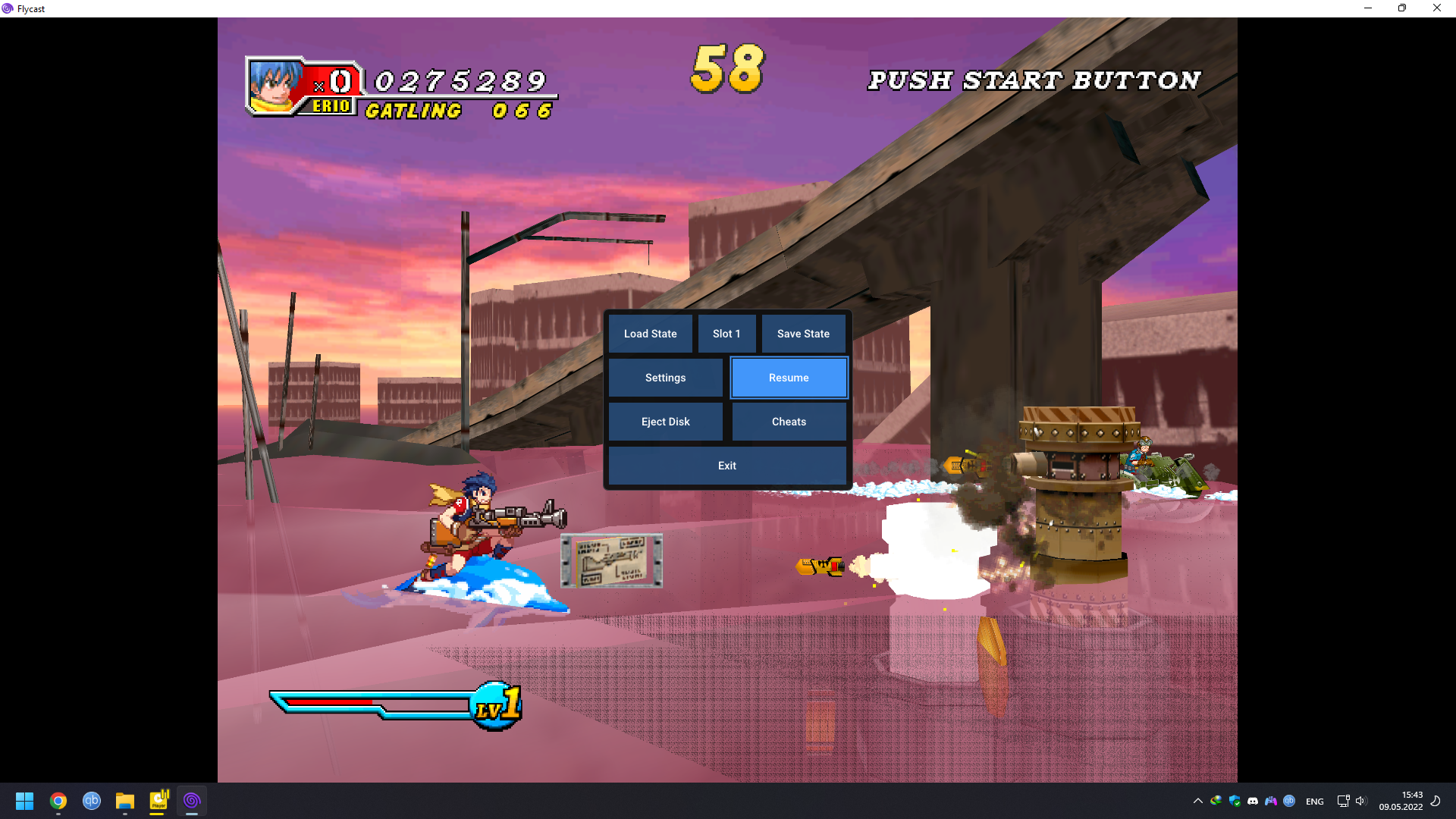Viewport: 1456px width, 819px height.
Task: Open the Xbox Game Bar controller tray icon
Action: [1271, 801]
